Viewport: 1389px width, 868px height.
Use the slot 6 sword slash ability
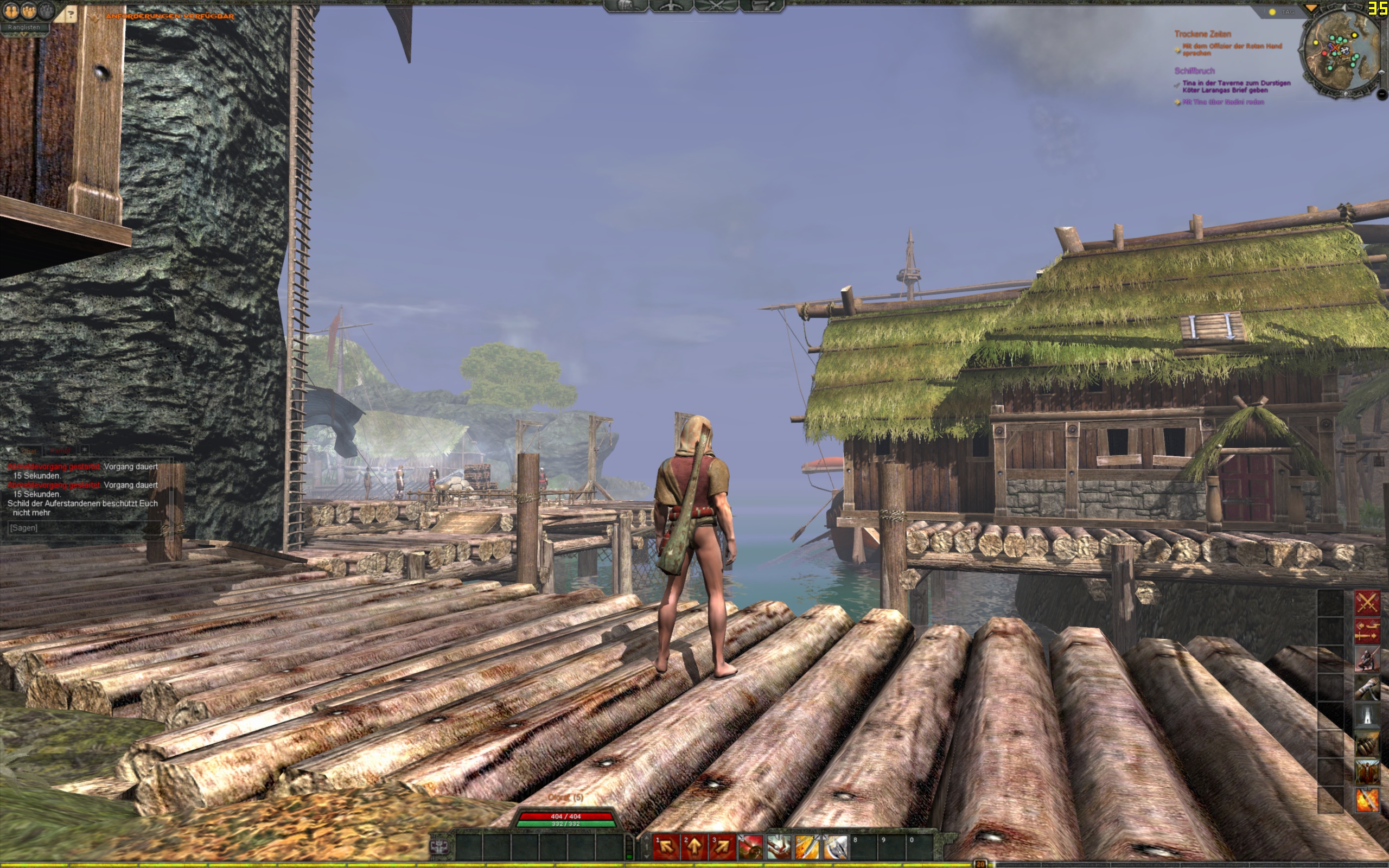point(807,846)
